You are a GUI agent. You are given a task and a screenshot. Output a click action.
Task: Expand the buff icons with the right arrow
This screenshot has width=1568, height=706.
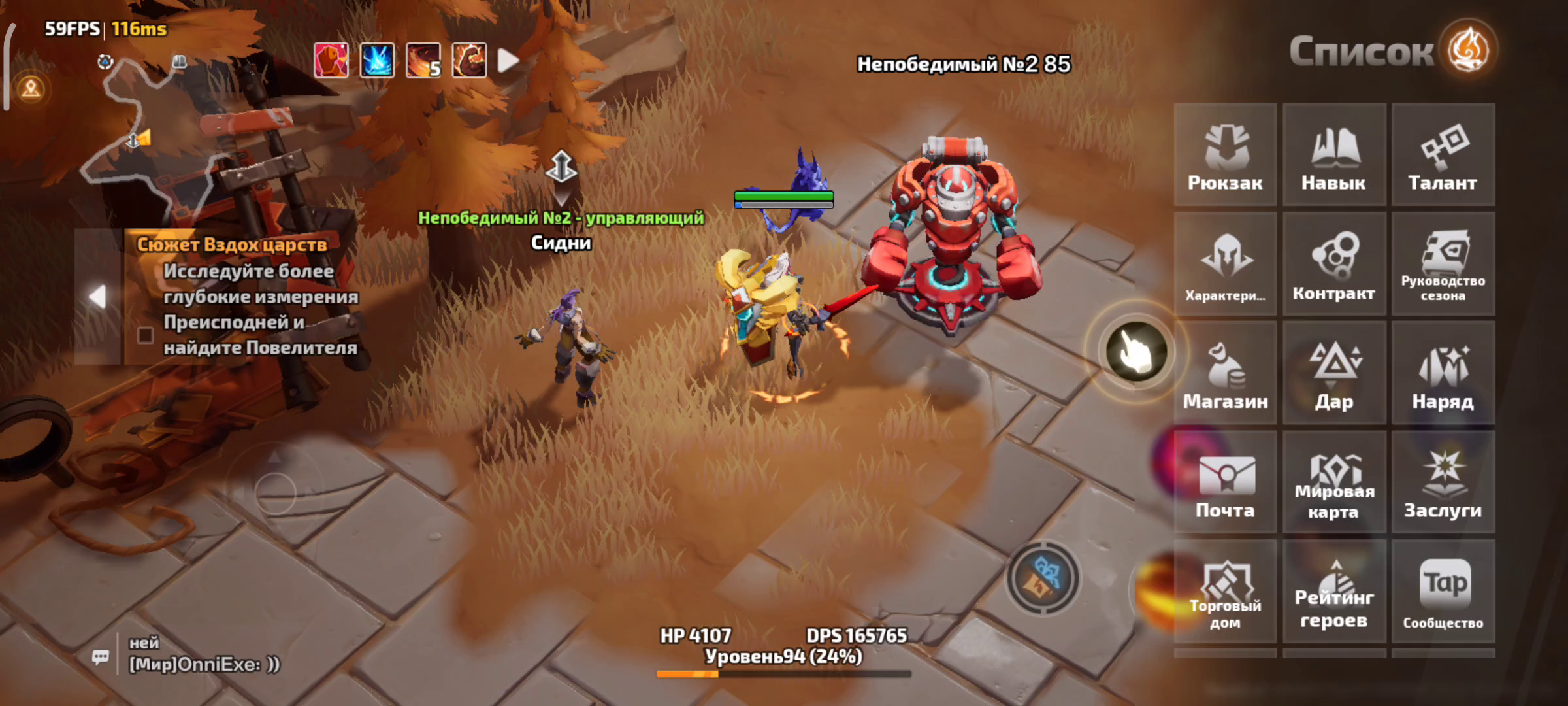tap(508, 61)
